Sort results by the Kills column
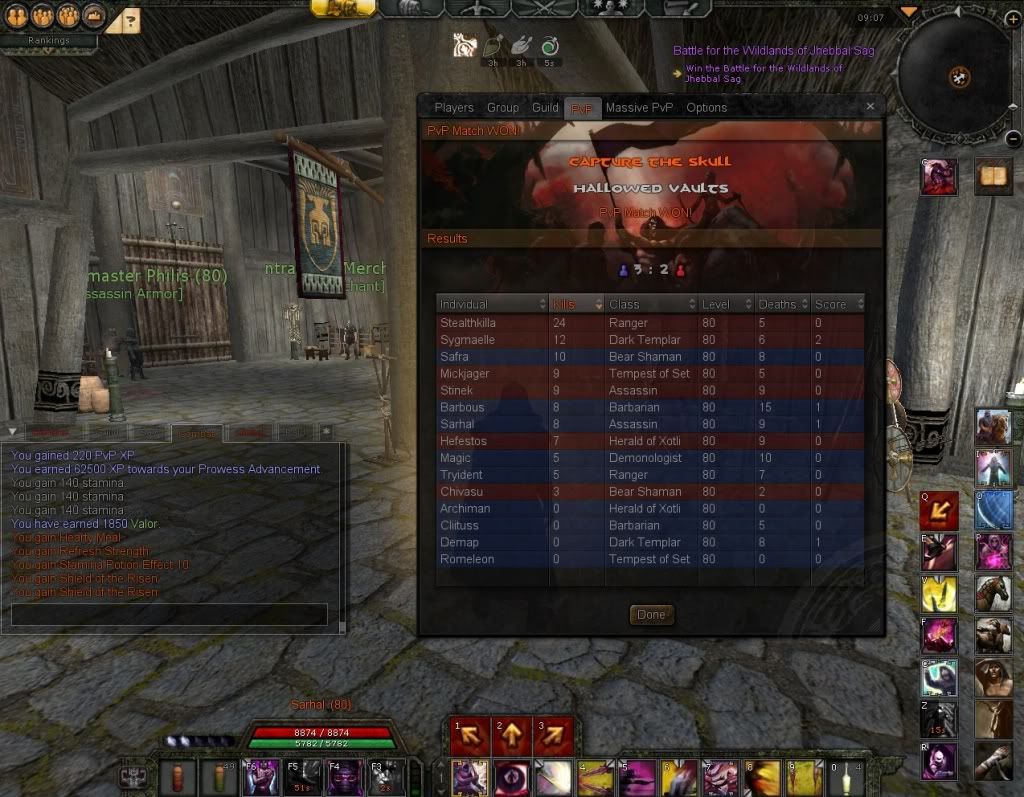The image size is (1024, 797). (576, 304)
